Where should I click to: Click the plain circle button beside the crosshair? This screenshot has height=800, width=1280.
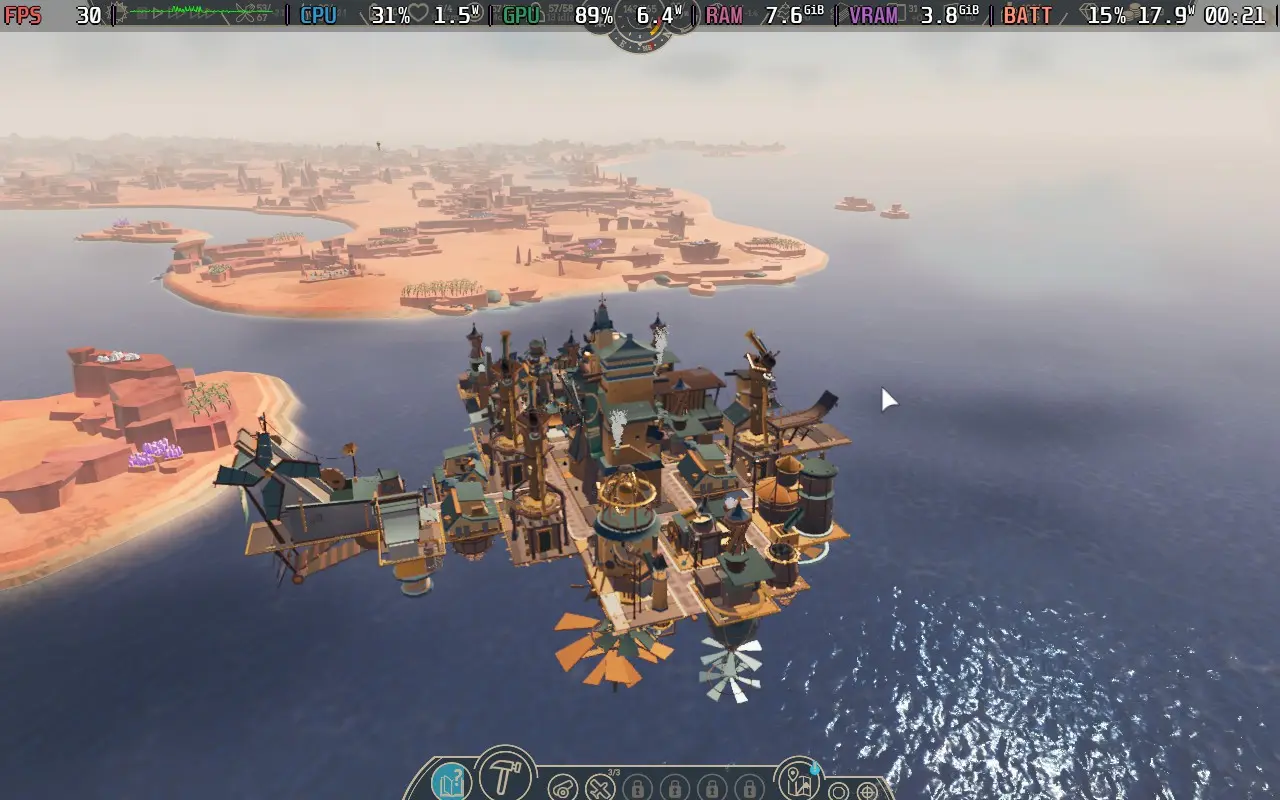tap(839, 791)
